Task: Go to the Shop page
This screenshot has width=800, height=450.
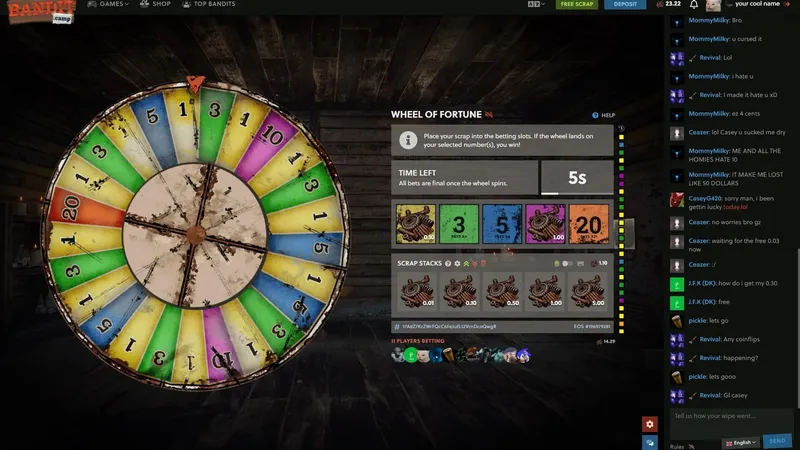Action: tap(157, 4)
